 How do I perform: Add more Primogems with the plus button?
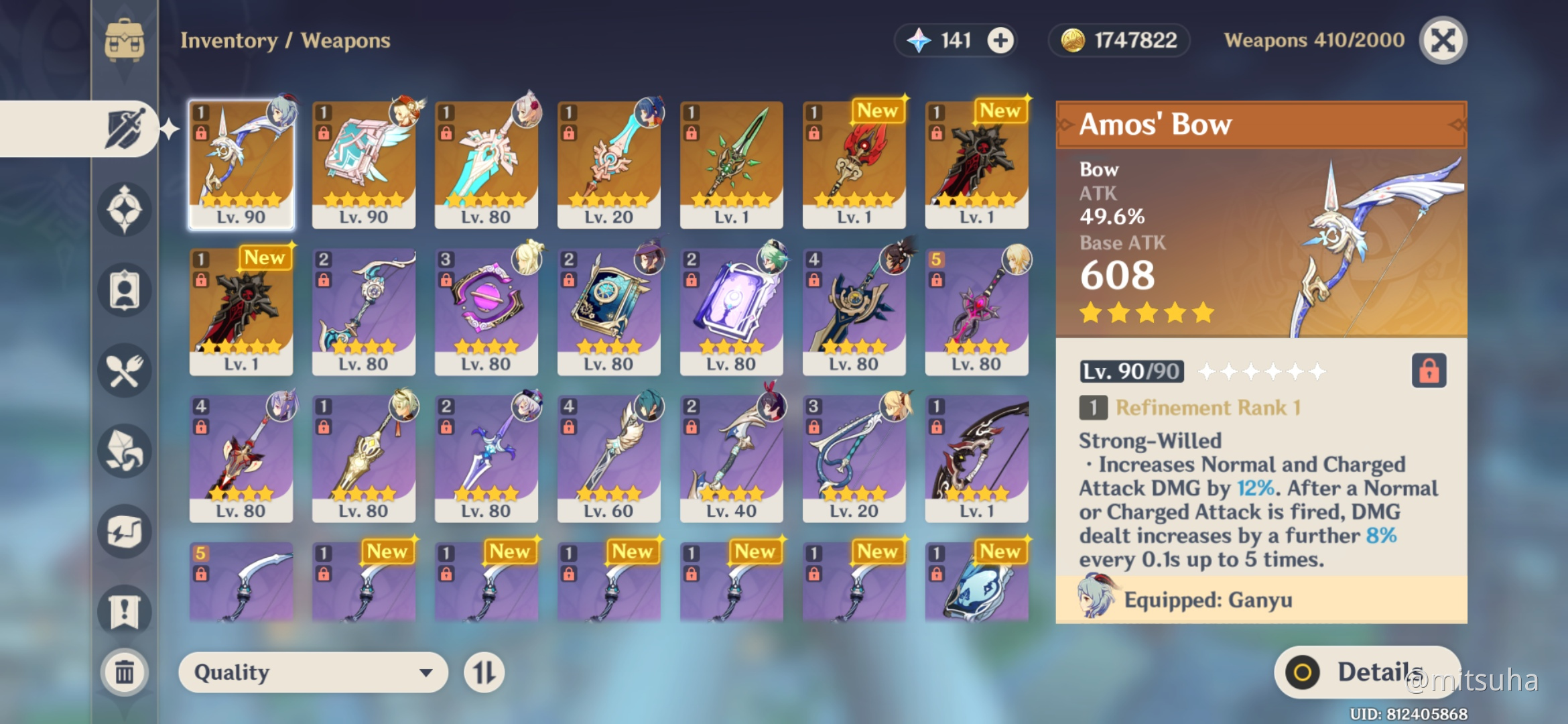click(1000, 40)
